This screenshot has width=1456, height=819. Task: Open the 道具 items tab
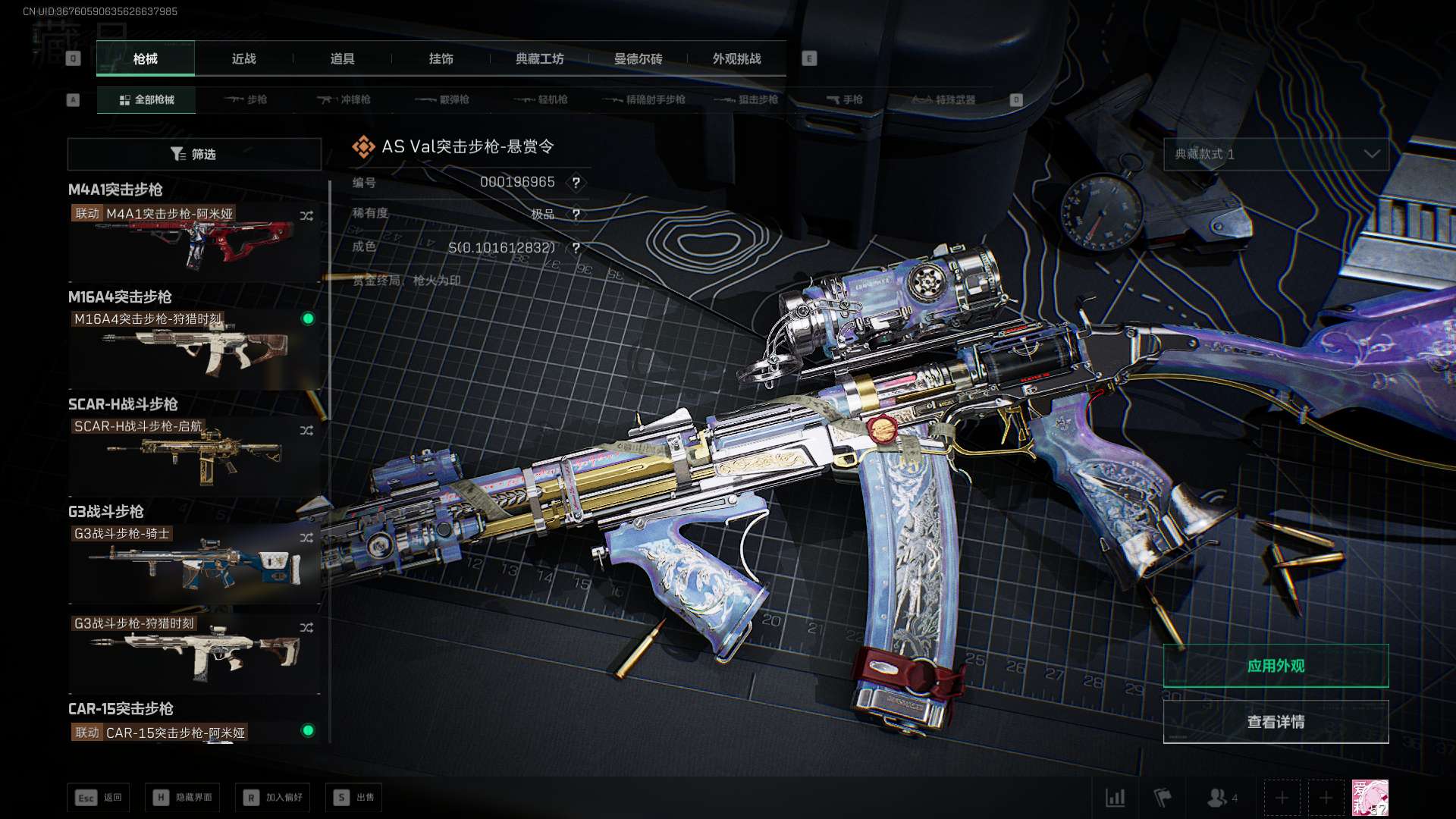coord(342,58)
